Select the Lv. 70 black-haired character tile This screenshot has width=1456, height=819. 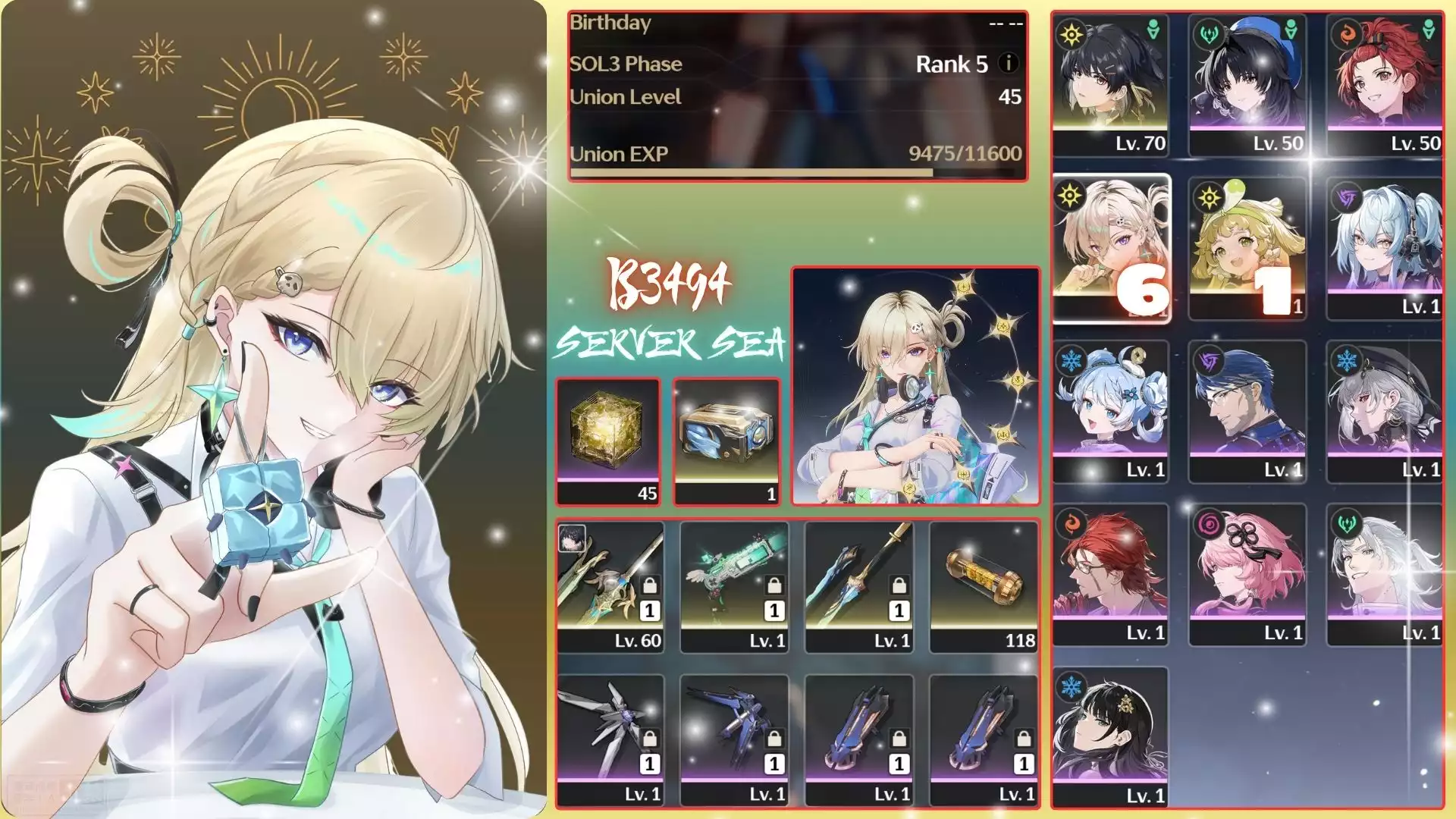[1110, 85]
